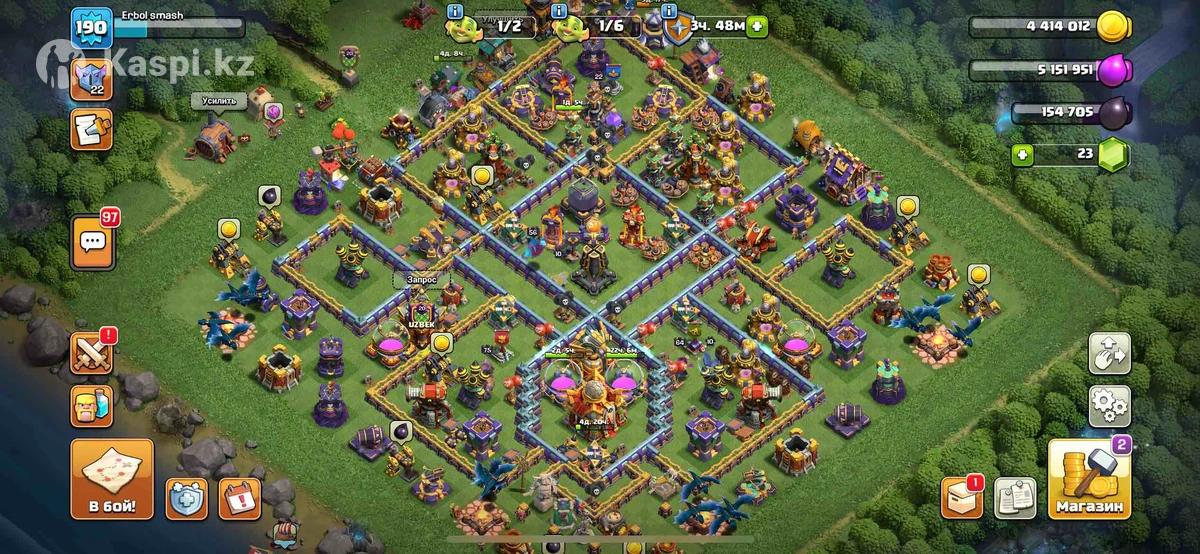Add gems using the green plus button
This screenshot has height=554, width=1200.
1021,155
